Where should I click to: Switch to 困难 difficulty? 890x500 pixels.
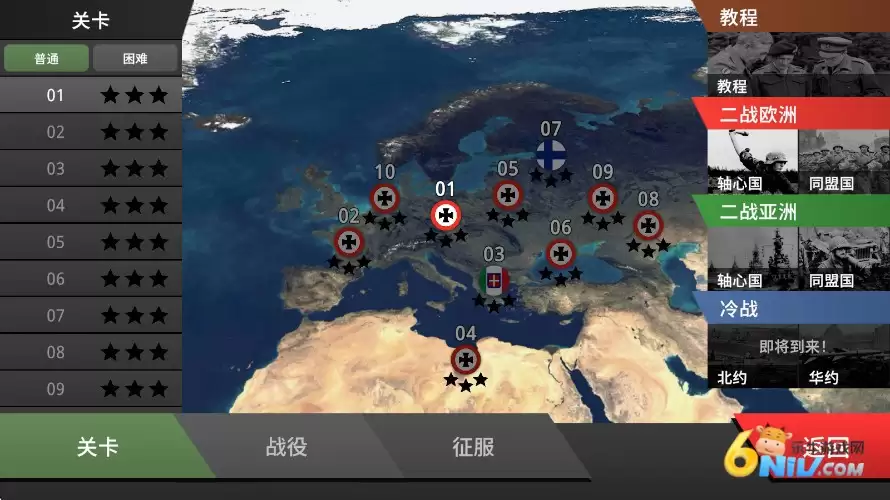(x=135, y=58)
